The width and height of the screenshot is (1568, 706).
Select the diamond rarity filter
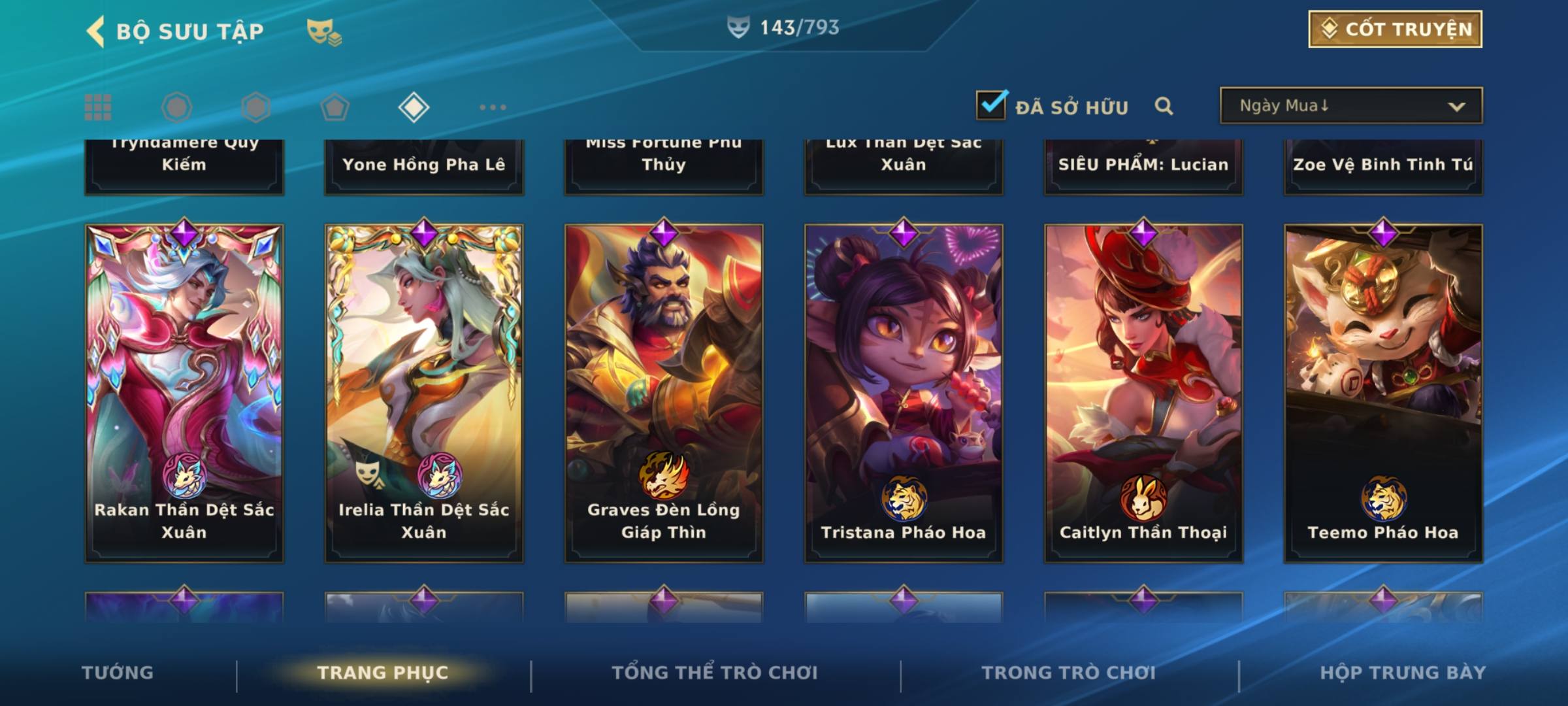pyautogui.click(x=414, y=107)
